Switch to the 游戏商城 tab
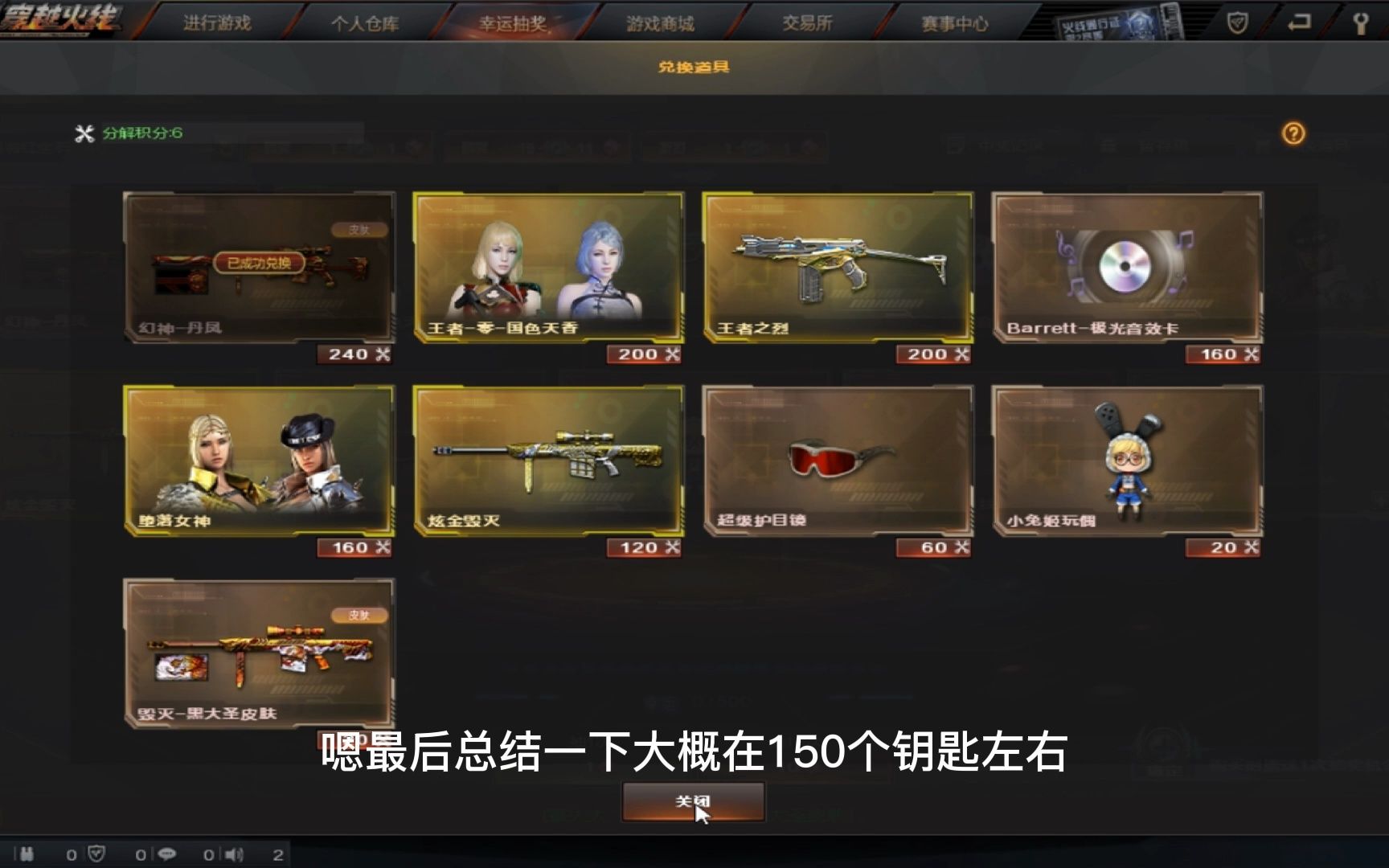The image size is (1389, 868). 659,23
